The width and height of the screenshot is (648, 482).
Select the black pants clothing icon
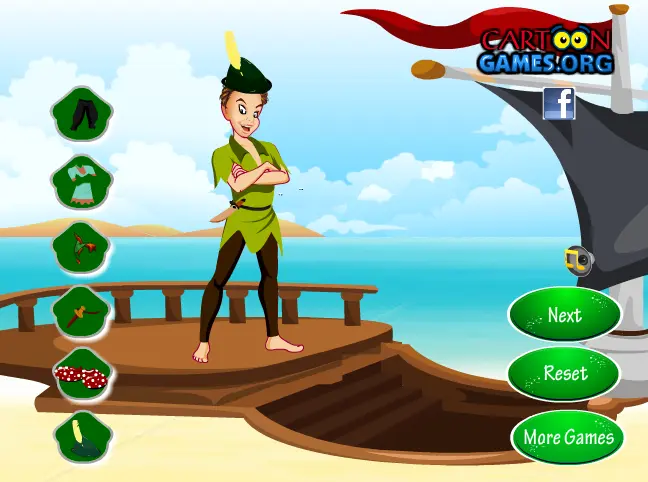click(81, 114)
